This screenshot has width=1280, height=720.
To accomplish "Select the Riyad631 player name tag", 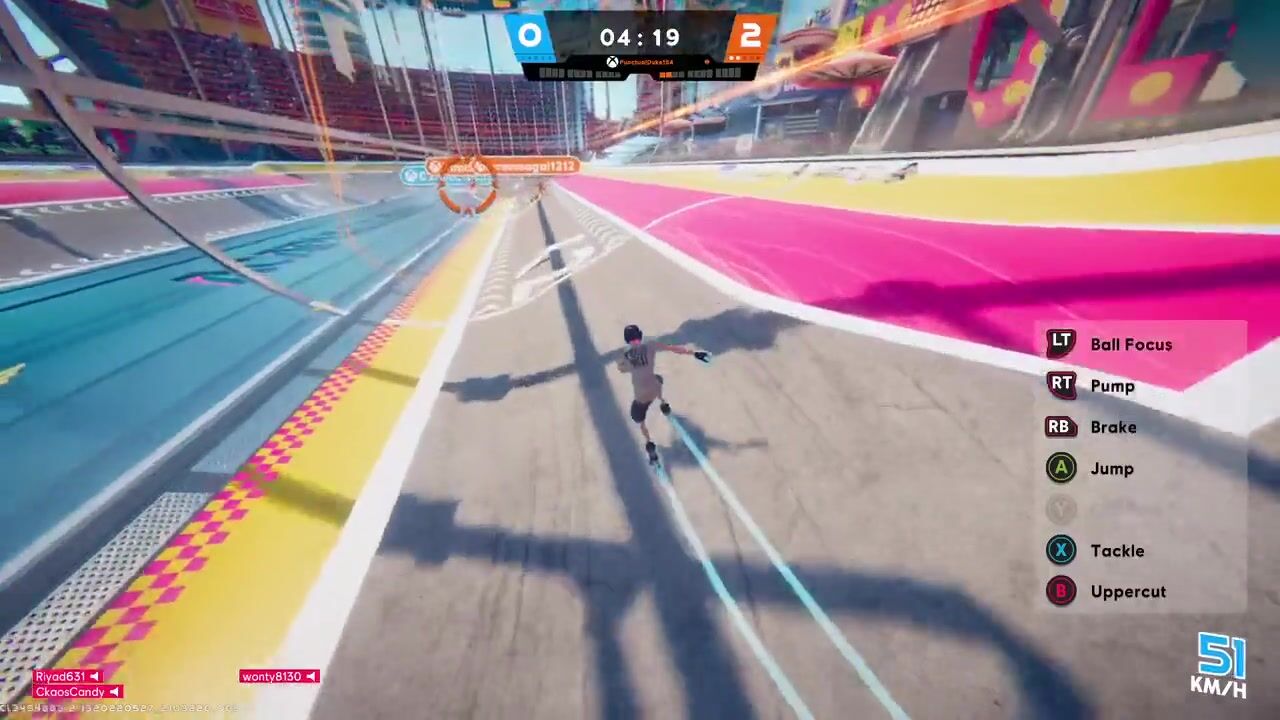I will pos(67,677).
